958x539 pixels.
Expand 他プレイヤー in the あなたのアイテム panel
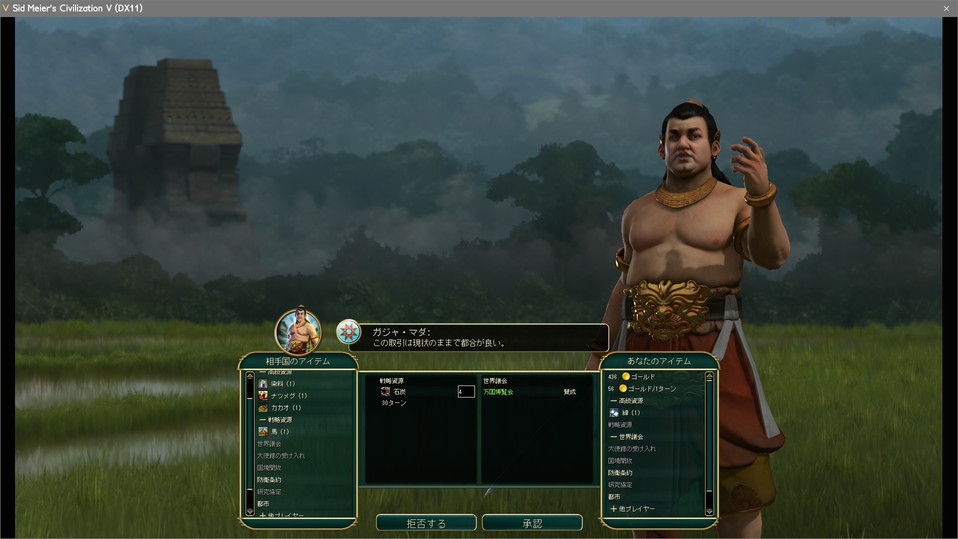pyautogui.click(x=632, y=509)
